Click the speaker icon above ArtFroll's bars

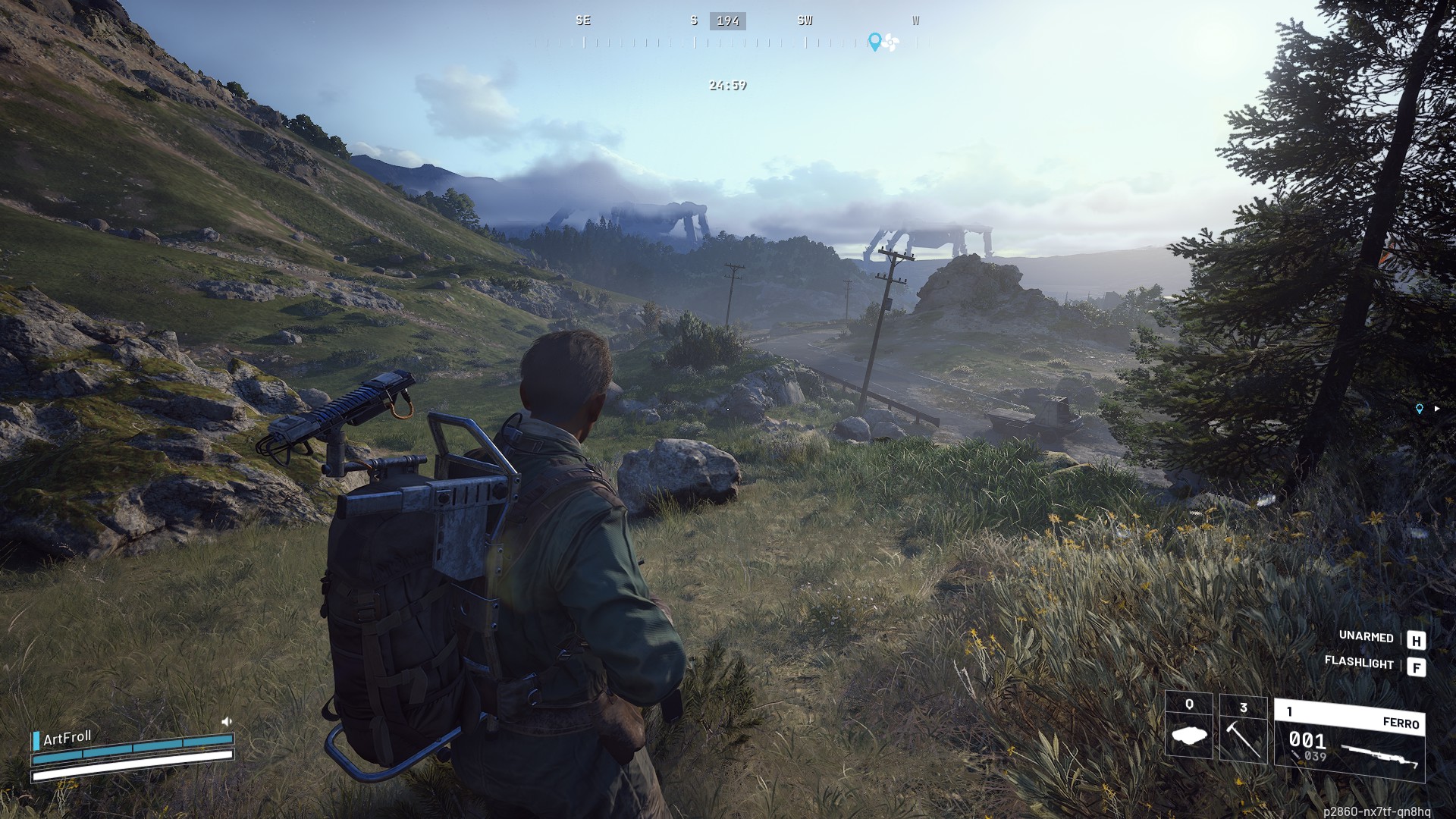click(226, 721)
